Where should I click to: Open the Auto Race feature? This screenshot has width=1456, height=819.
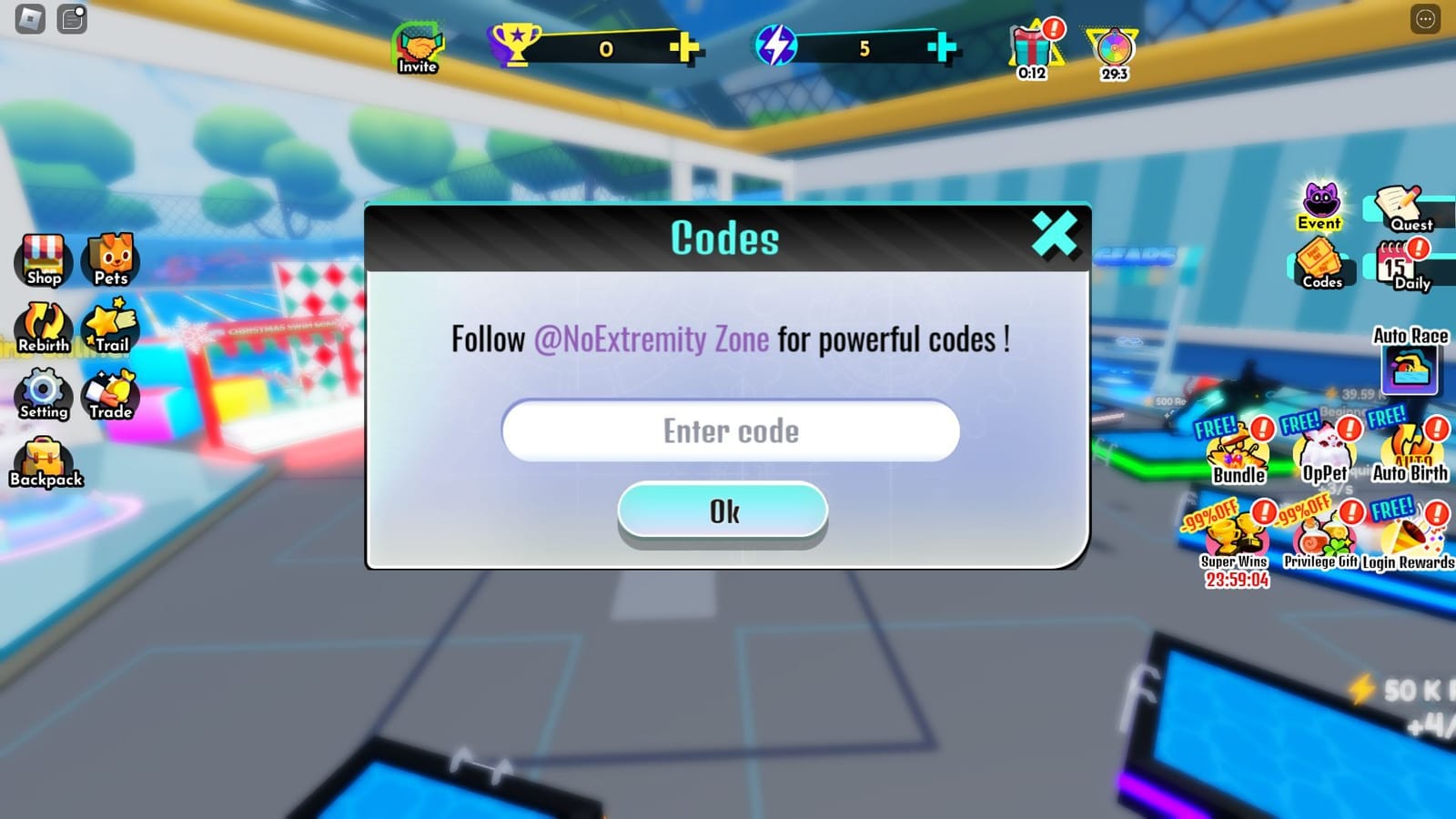click(x=1411, y=369)
